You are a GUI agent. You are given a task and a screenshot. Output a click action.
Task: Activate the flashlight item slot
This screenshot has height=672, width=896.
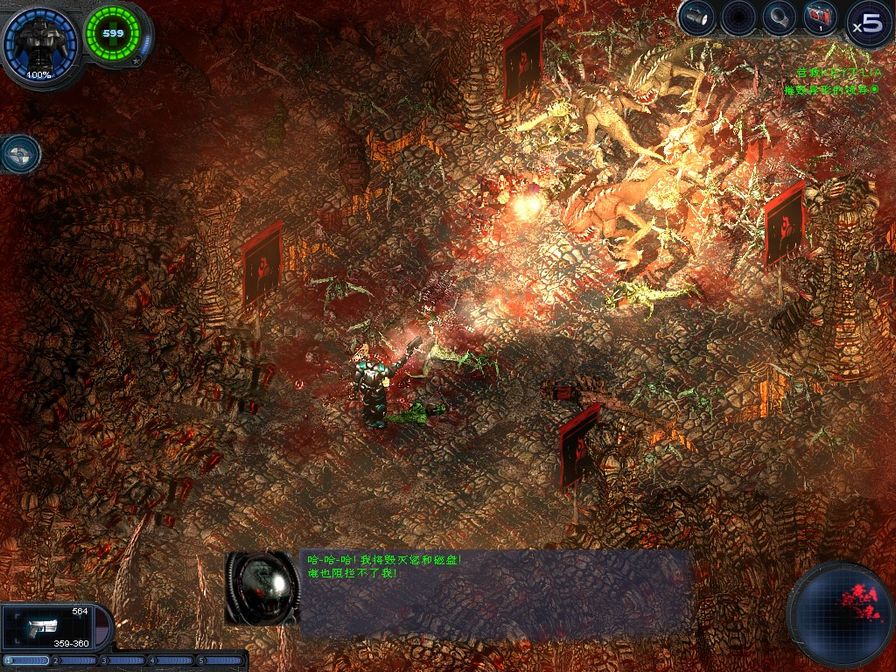[697, 18]
